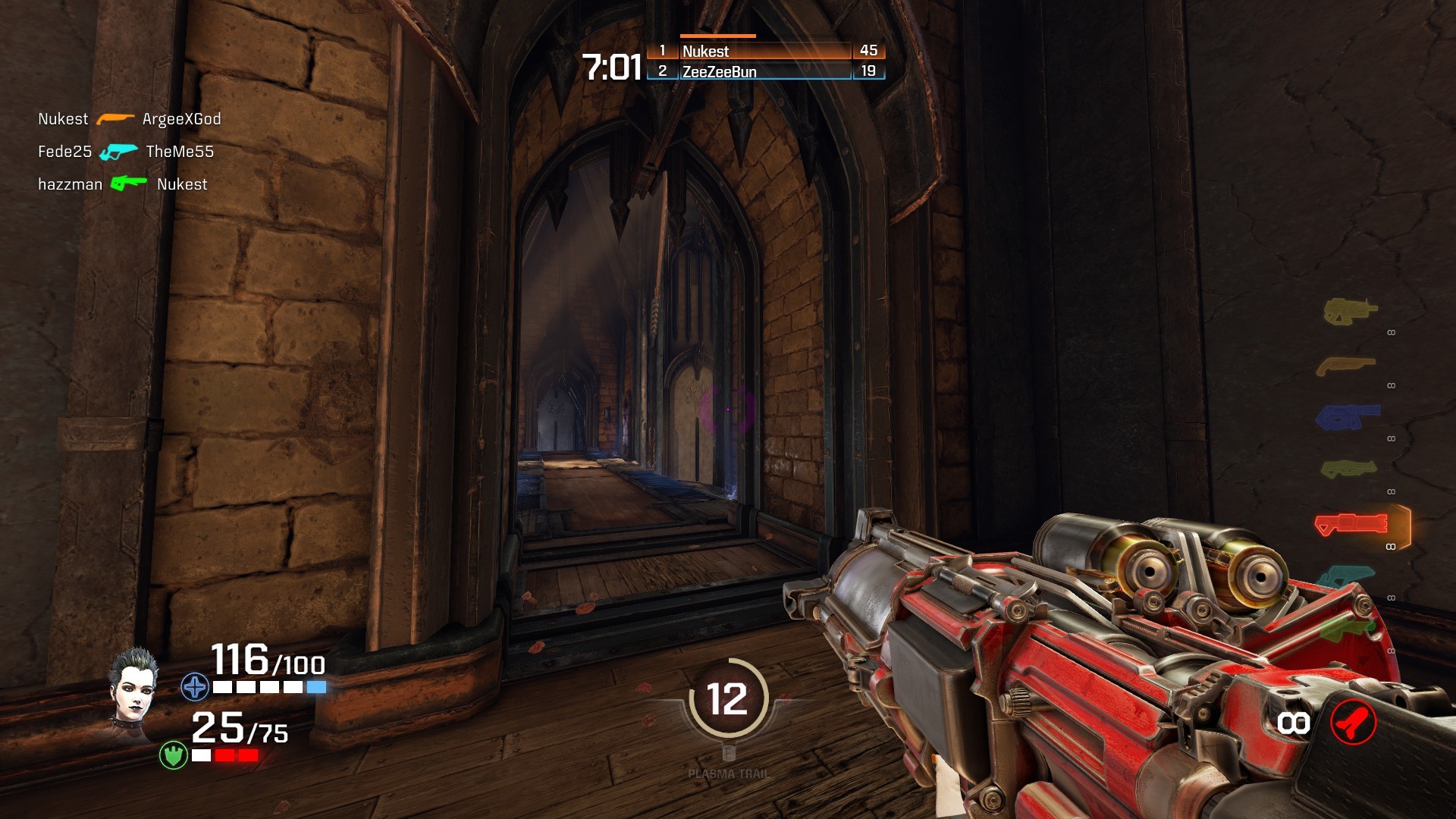The height and width of the screenshot is (819, 1456).
Task: Pick the highlighted red rocket launcher icon
Action: [x=1351, y=524]
